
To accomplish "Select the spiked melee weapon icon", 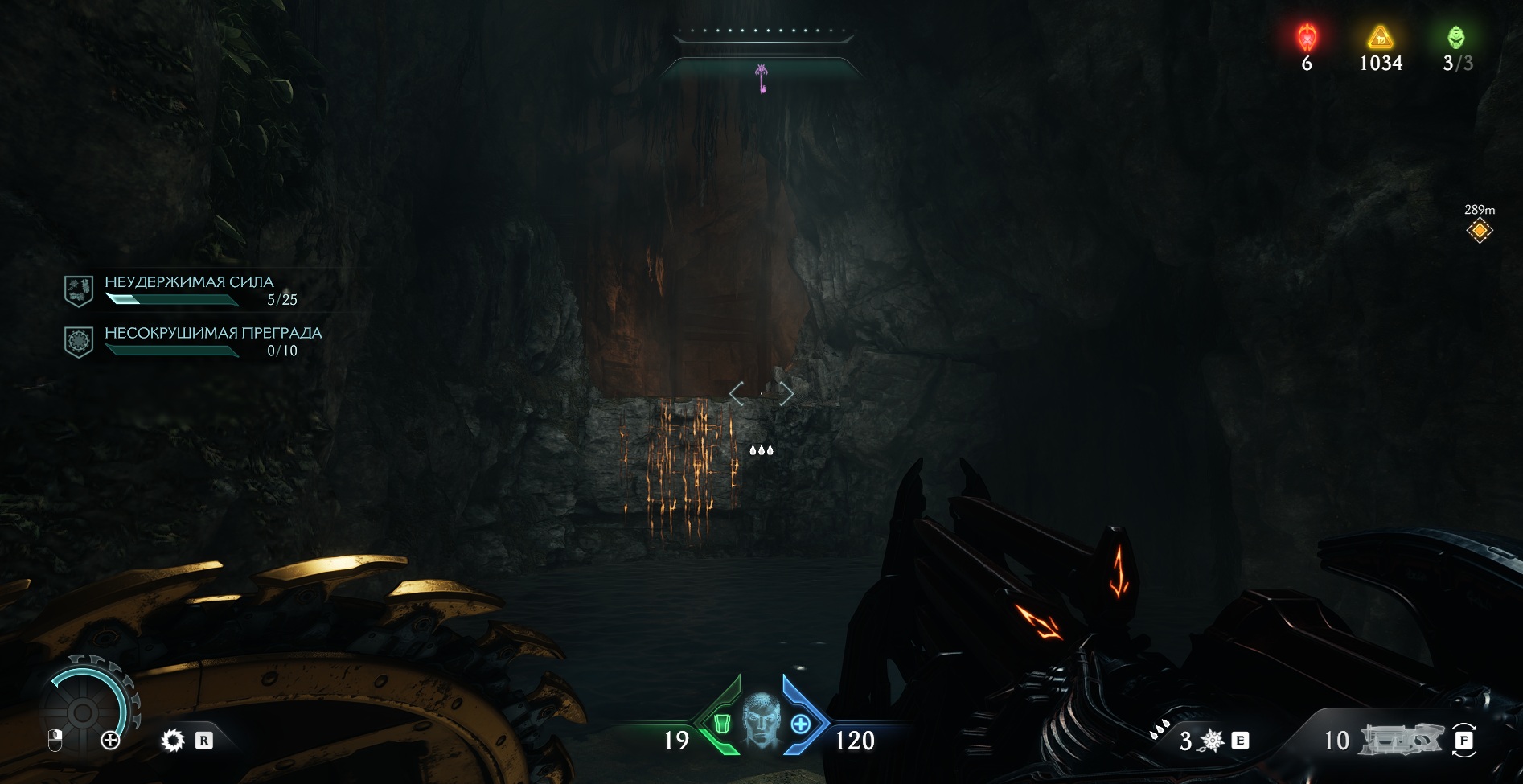I will point(1212,741).
